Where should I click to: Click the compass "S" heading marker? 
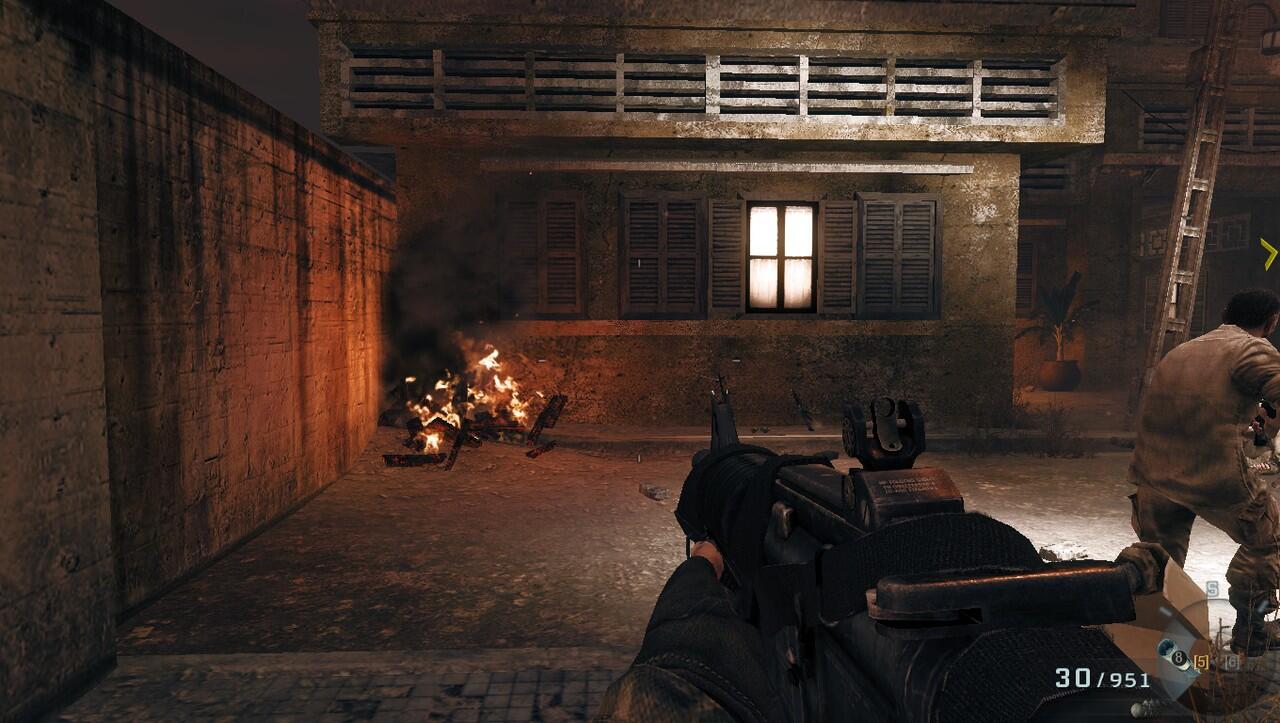[1212, 589]
